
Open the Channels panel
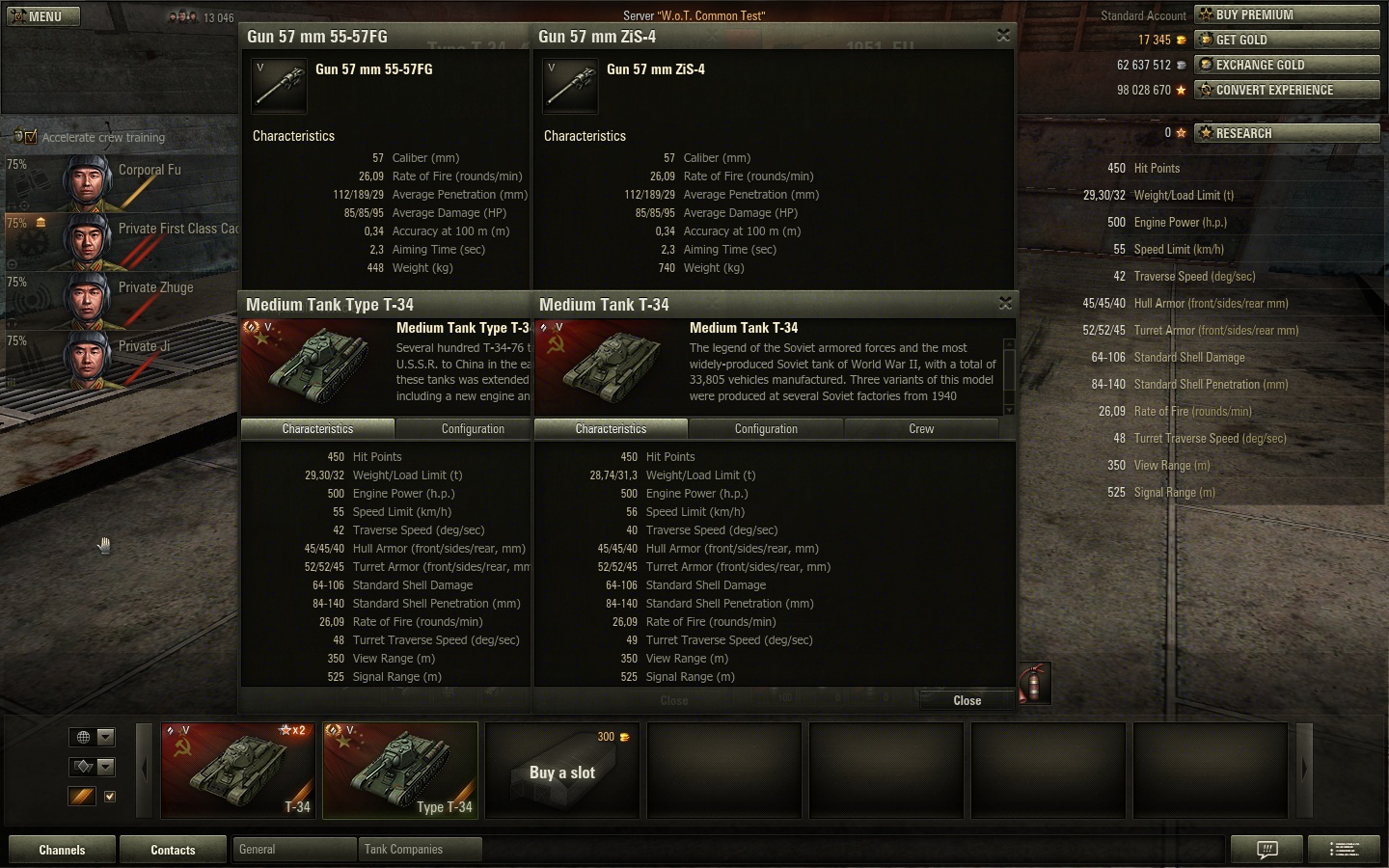pyautogui.click(x=62, y=850)
